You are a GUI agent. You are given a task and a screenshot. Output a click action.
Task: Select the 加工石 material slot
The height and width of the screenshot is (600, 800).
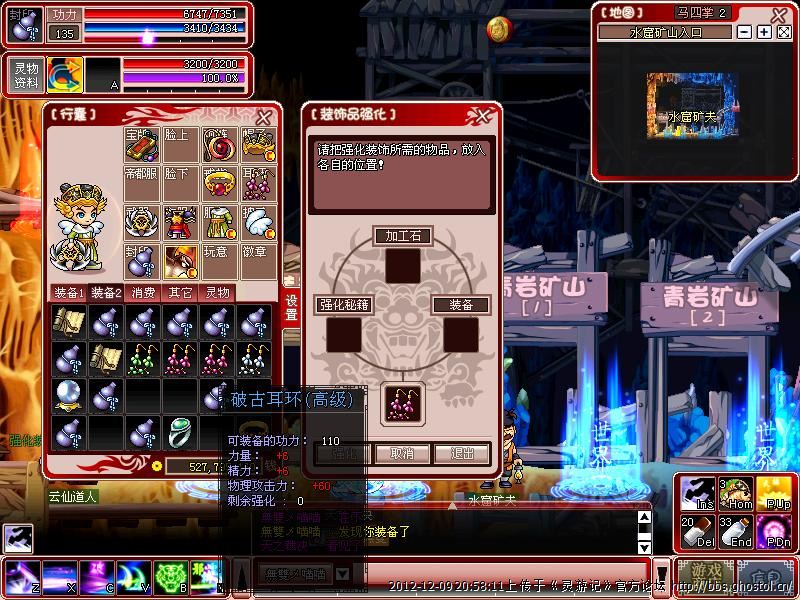403,265
